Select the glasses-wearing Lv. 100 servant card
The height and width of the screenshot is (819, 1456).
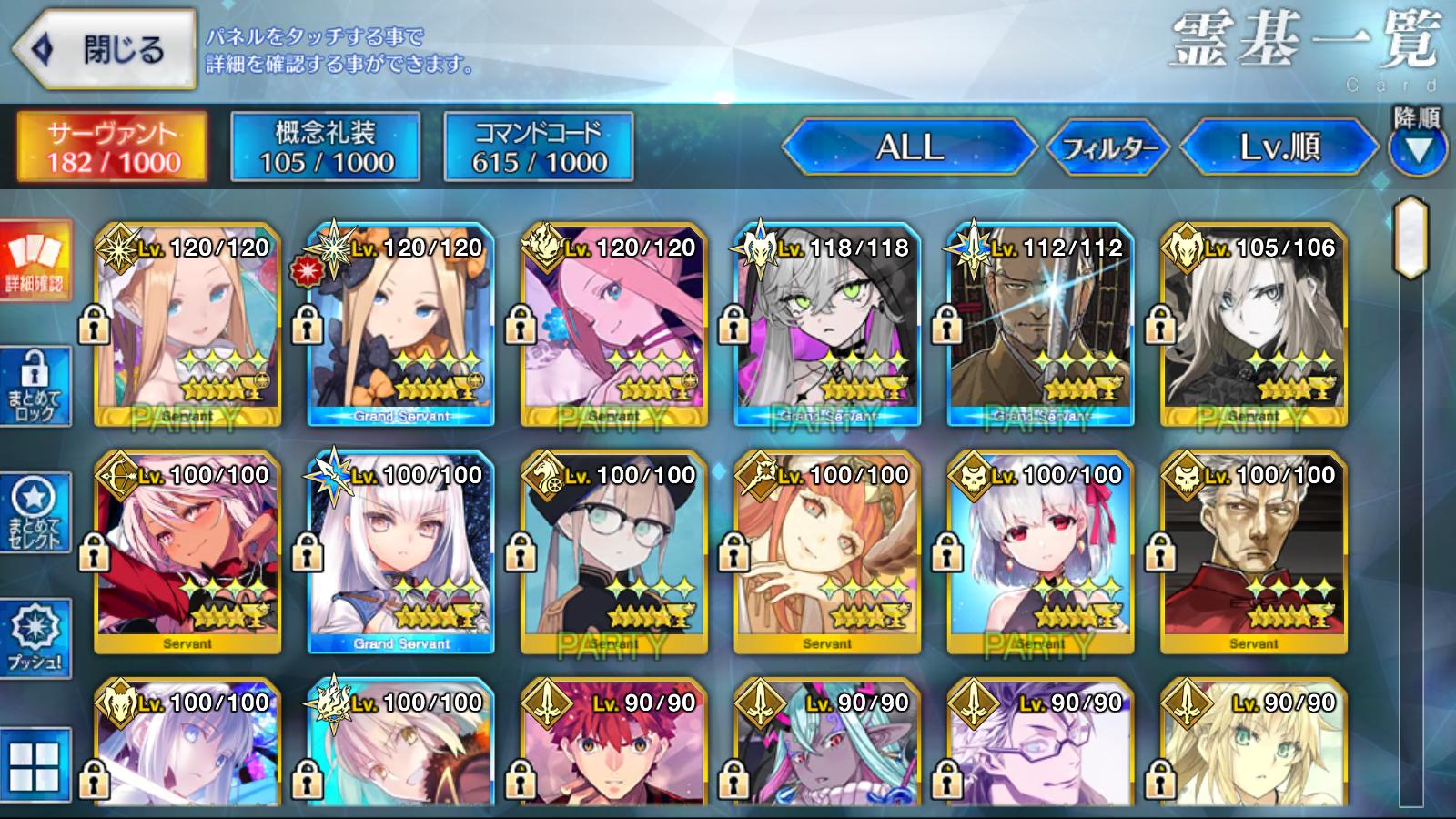[x=613, y=552]
